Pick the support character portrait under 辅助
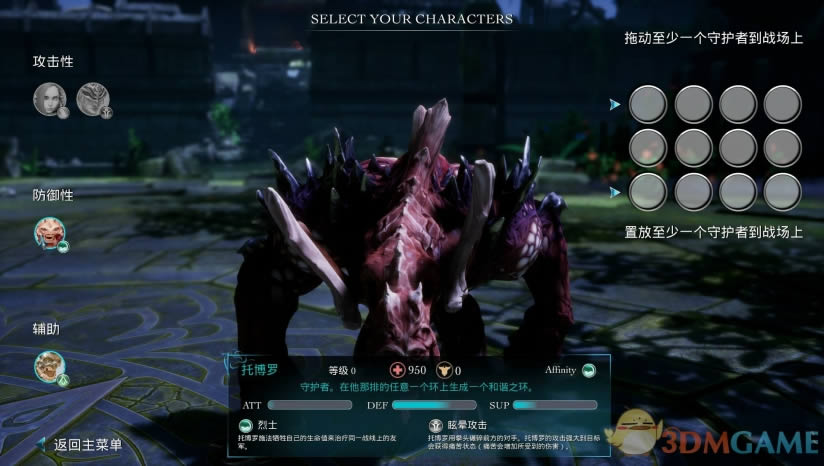824x466 pixels. (50, 367)
